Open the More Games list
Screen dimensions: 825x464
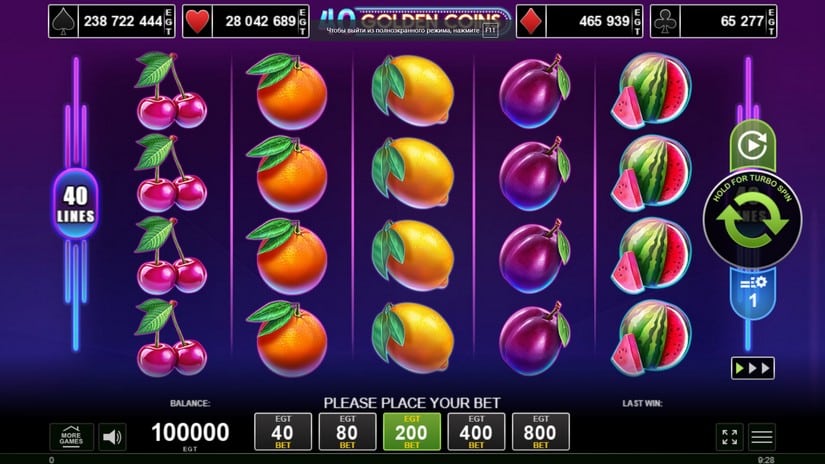[71, 437]
